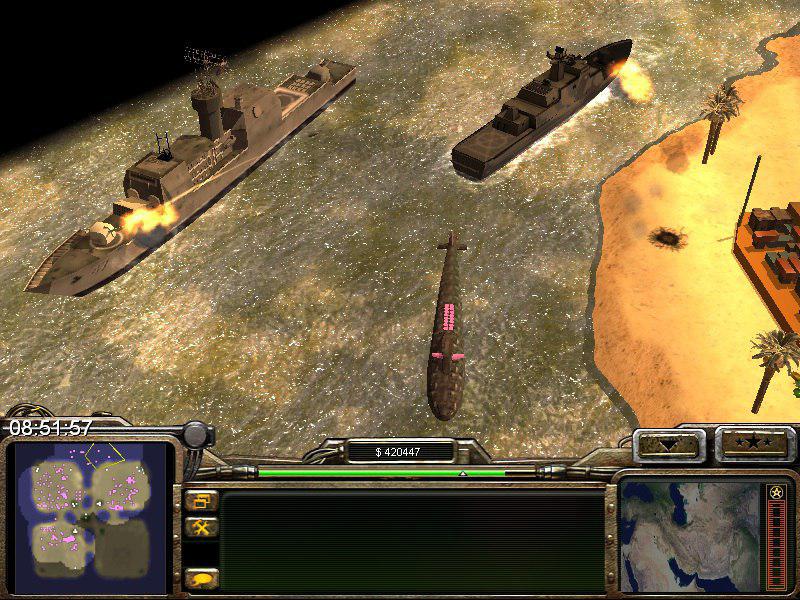Click the overlapping rectangles icon button

click(x=201, y=500)
